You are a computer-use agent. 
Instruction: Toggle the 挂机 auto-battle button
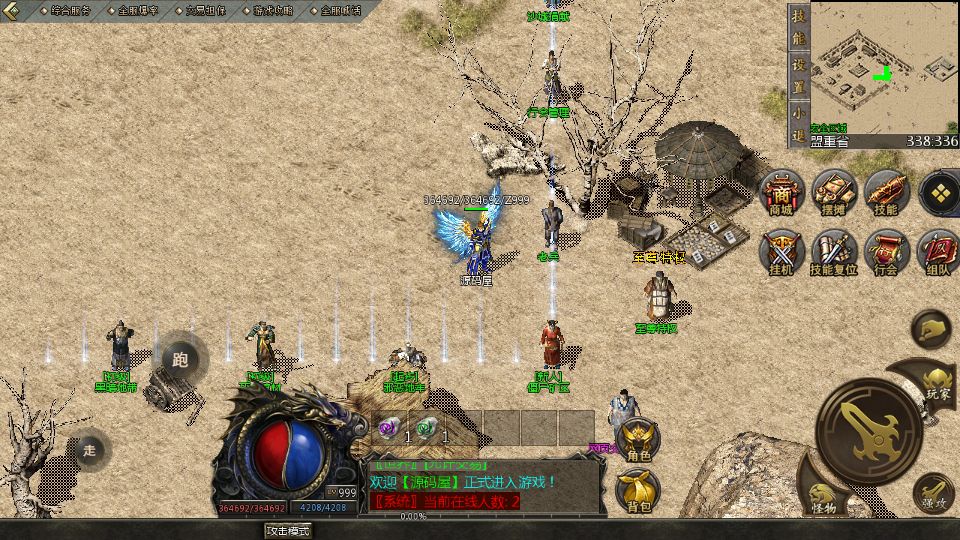[780, 252]
